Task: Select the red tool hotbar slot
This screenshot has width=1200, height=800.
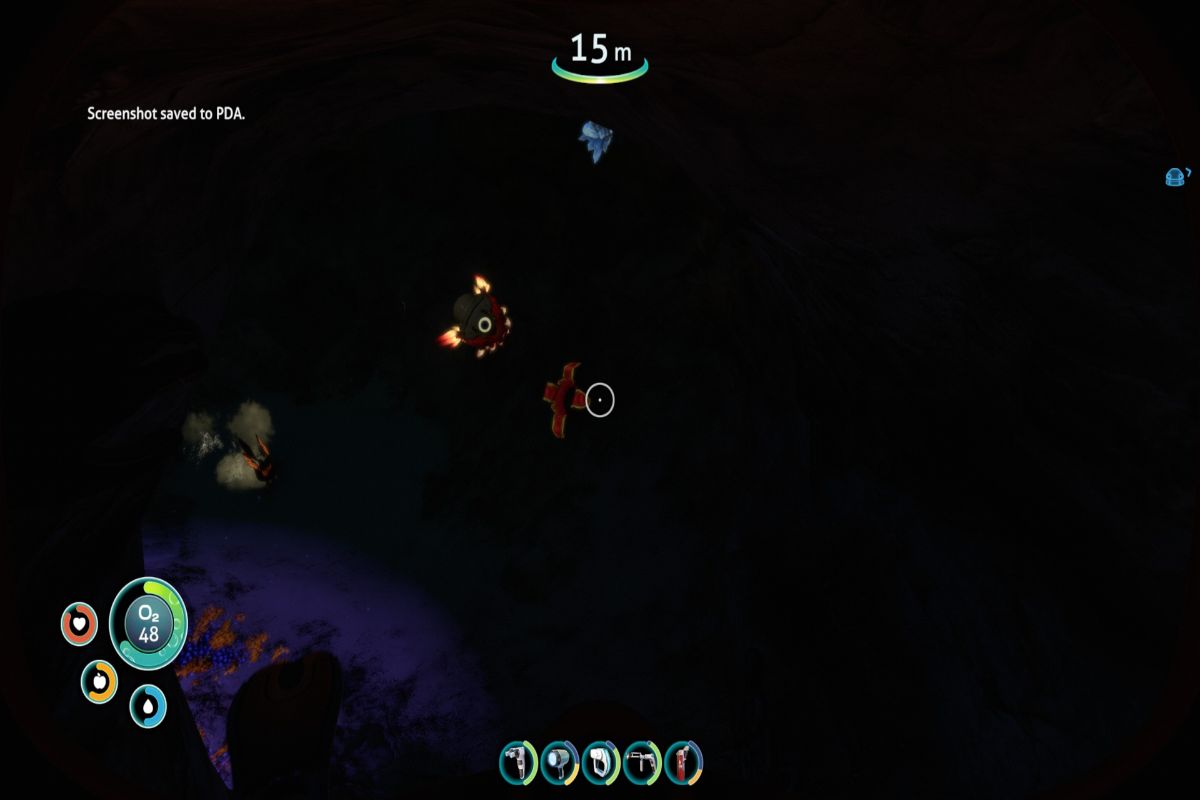Action: (682, 763)
